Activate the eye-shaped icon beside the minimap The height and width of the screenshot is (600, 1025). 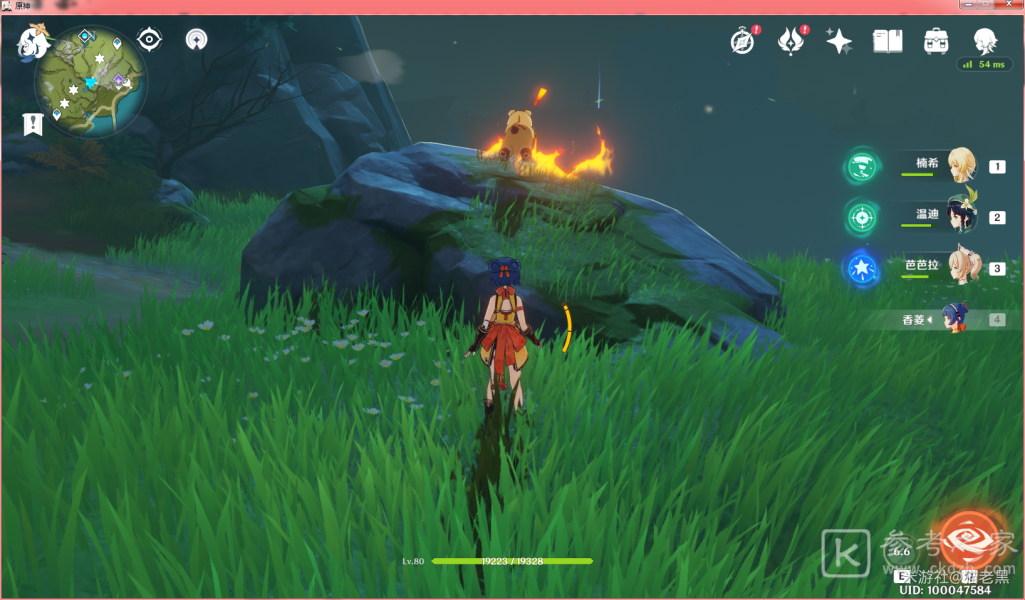pyautogui.click(x=150, y=40)
